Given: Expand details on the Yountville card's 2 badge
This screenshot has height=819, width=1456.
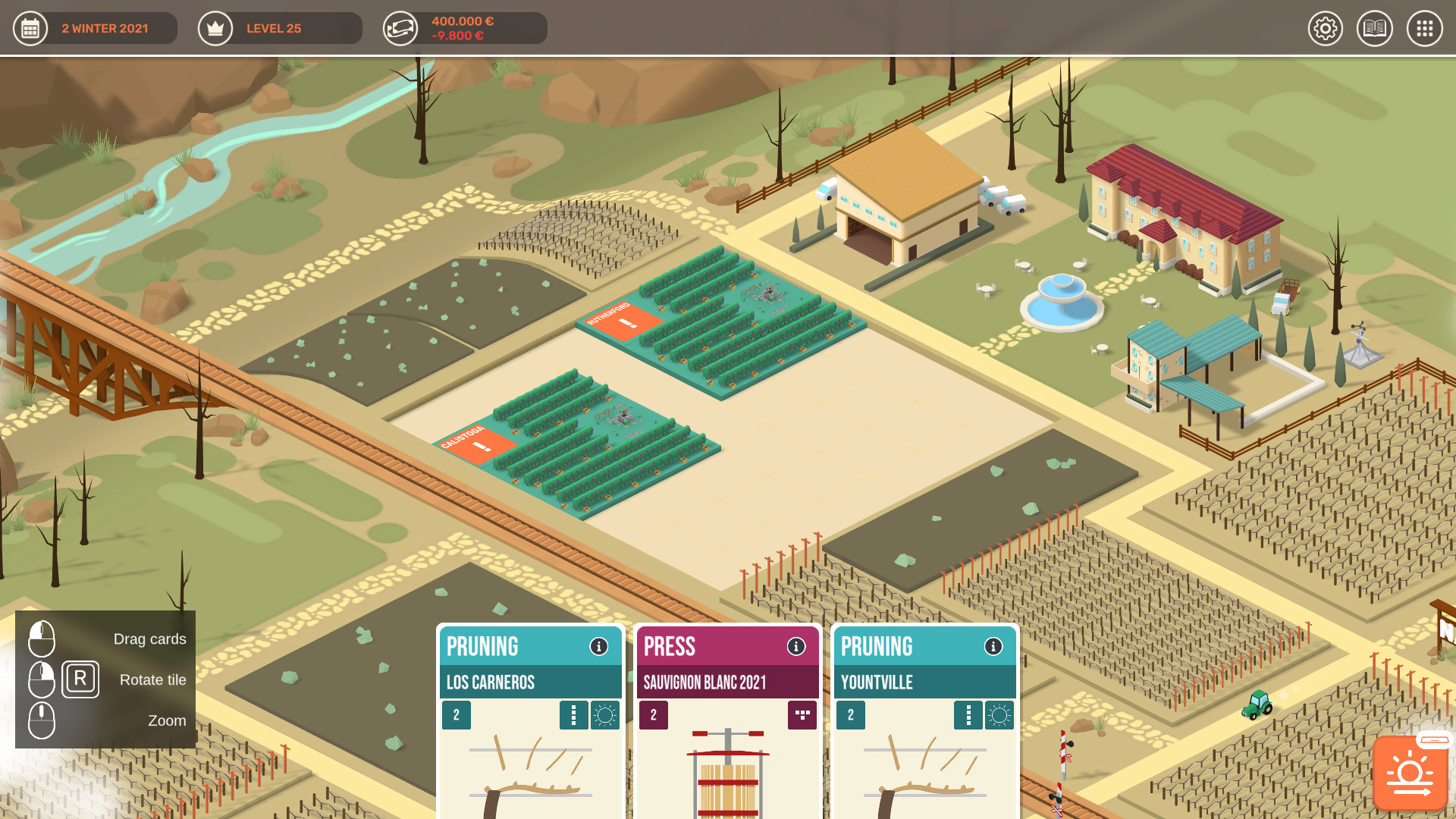Looking at the screenshot, I should point(851,715).
